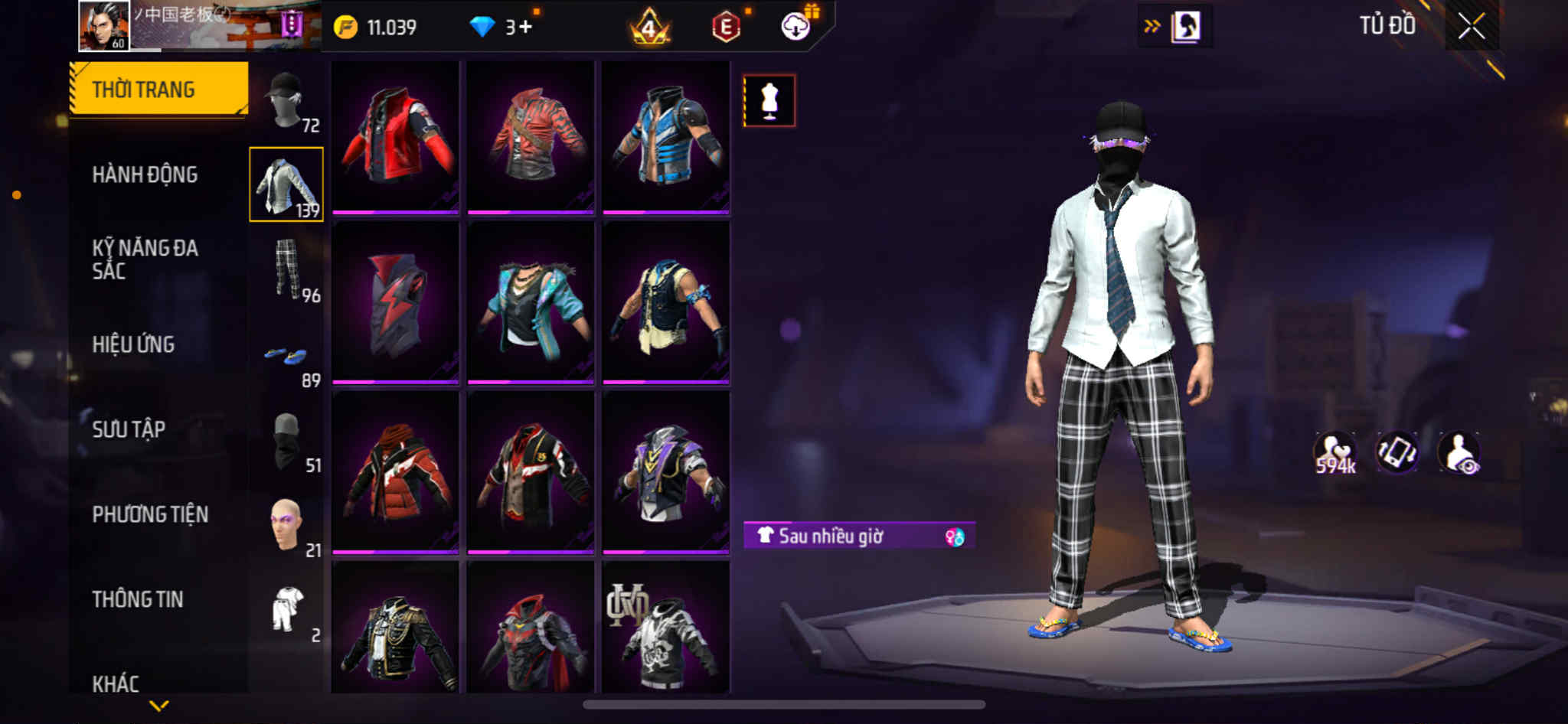Choose the plaid pants category

pyautogui.click(x=287, y=269)
